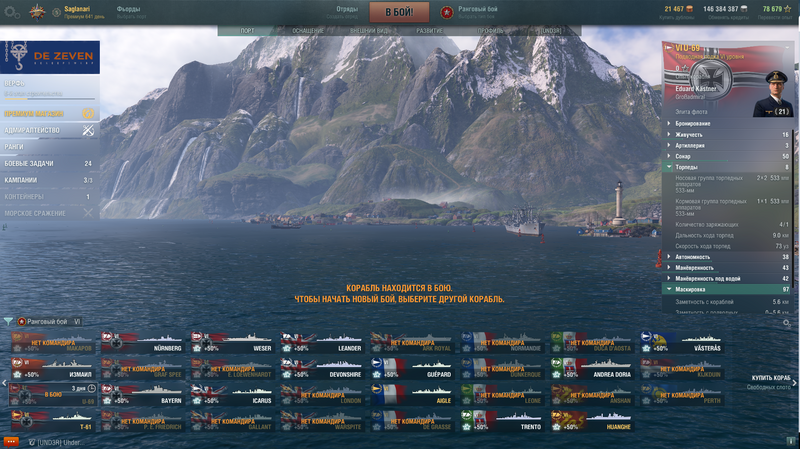The height and width of the screenshot is (449, 800).
Task: Open the De Zeven banner
Action: point(50,57)
